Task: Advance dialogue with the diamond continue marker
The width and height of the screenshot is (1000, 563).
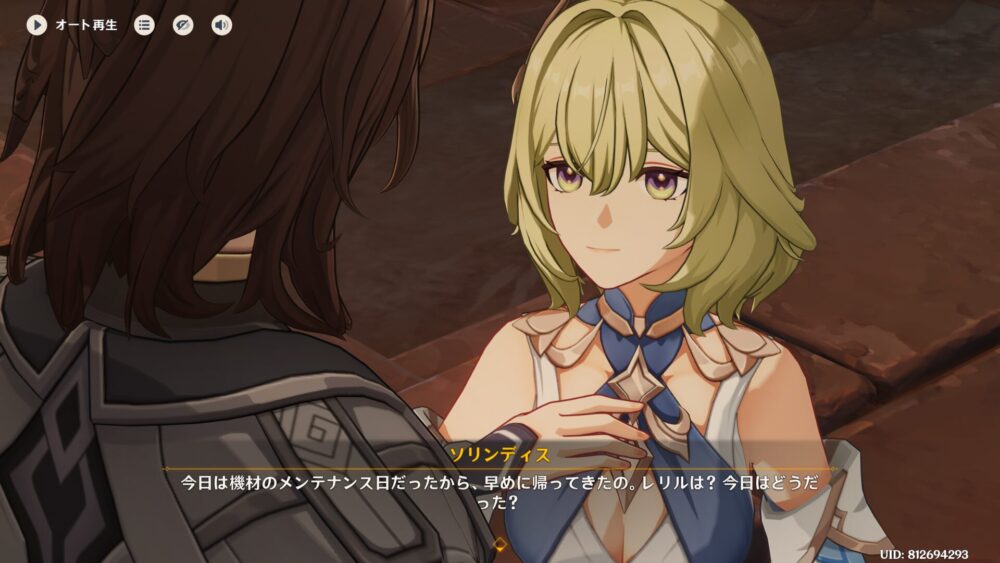Action: coord(500,544)
